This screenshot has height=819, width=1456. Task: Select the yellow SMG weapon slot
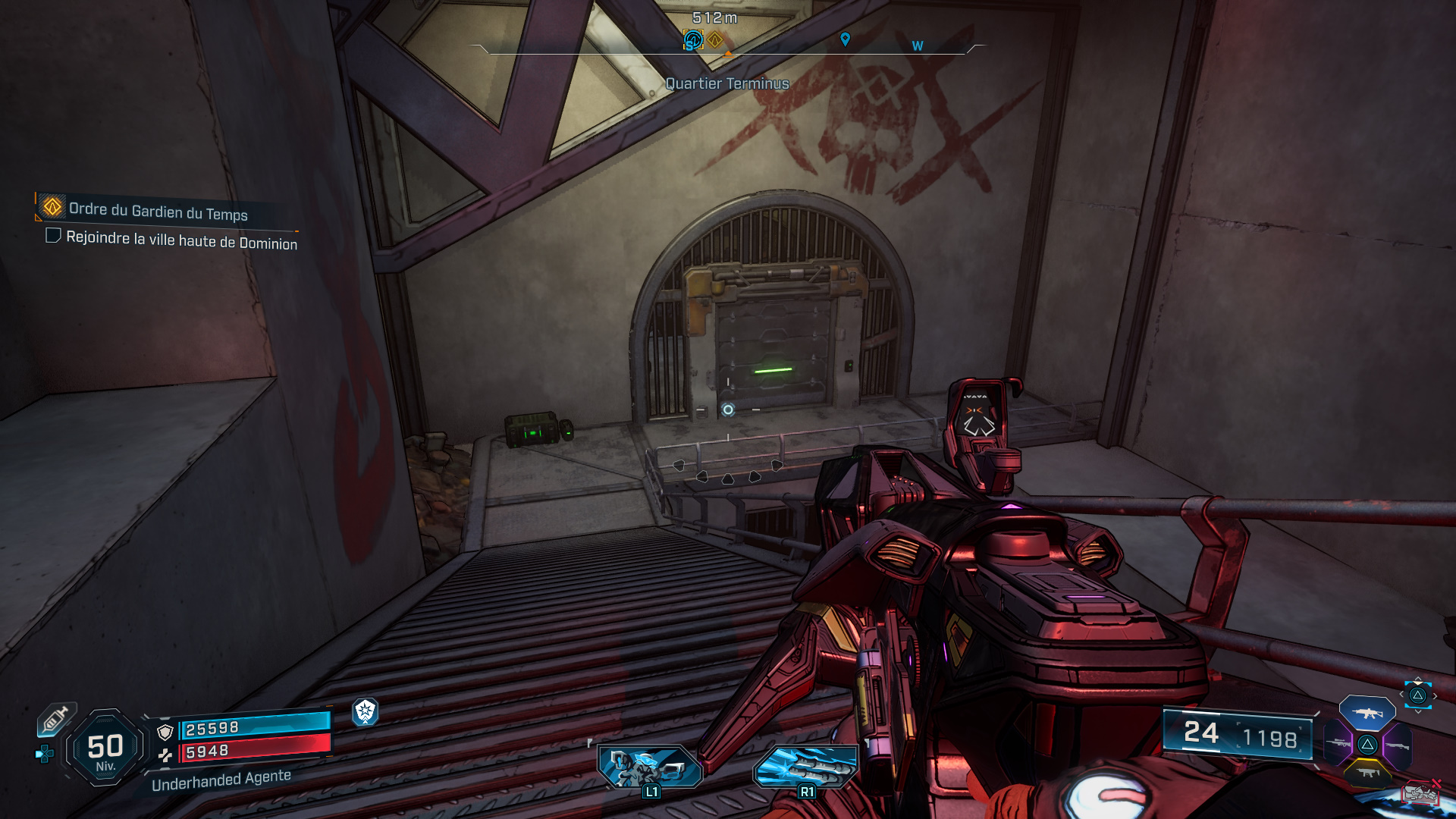tap(1369, 773)
